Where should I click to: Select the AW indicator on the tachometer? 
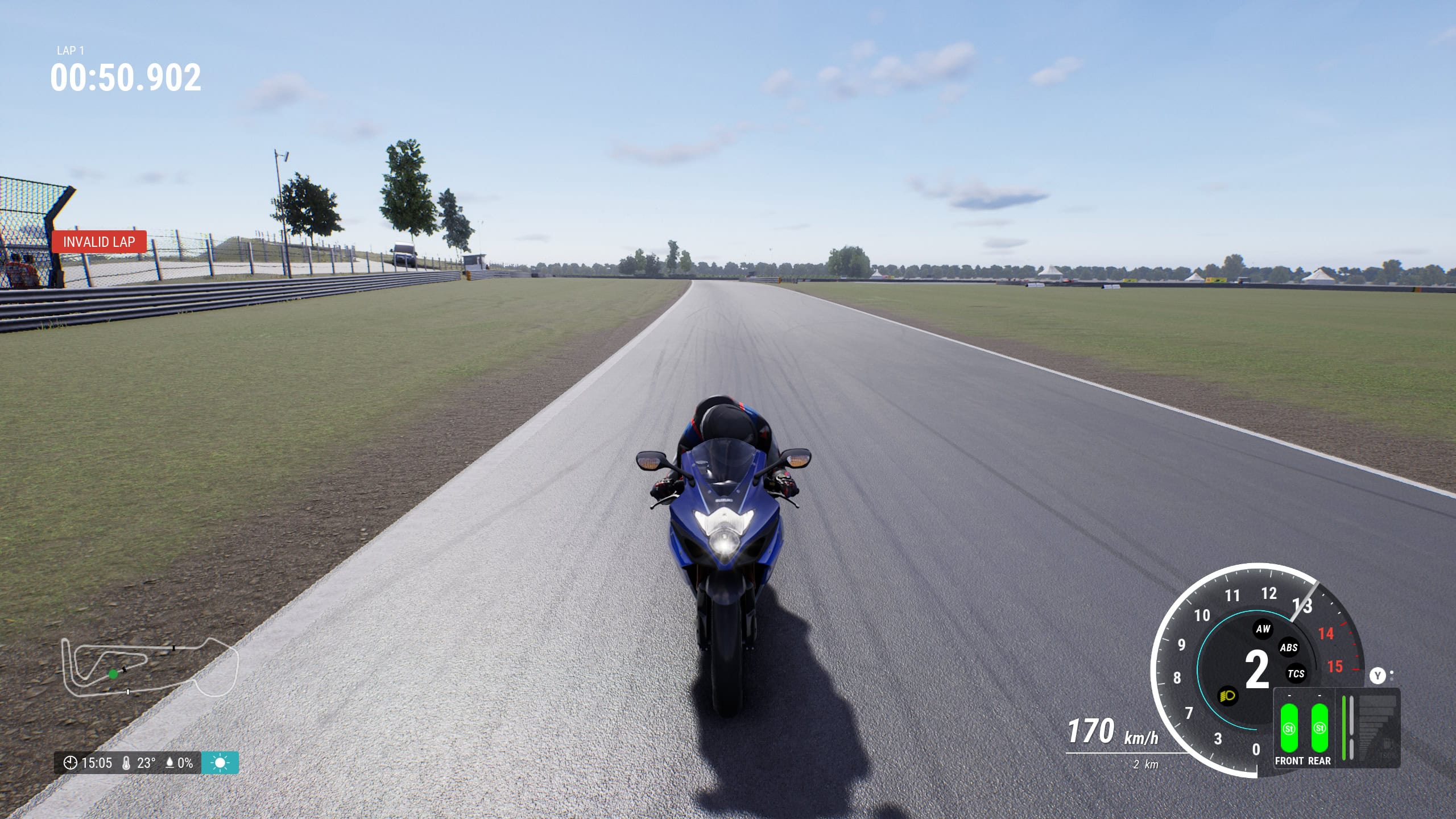click(x=1263, y=629)
